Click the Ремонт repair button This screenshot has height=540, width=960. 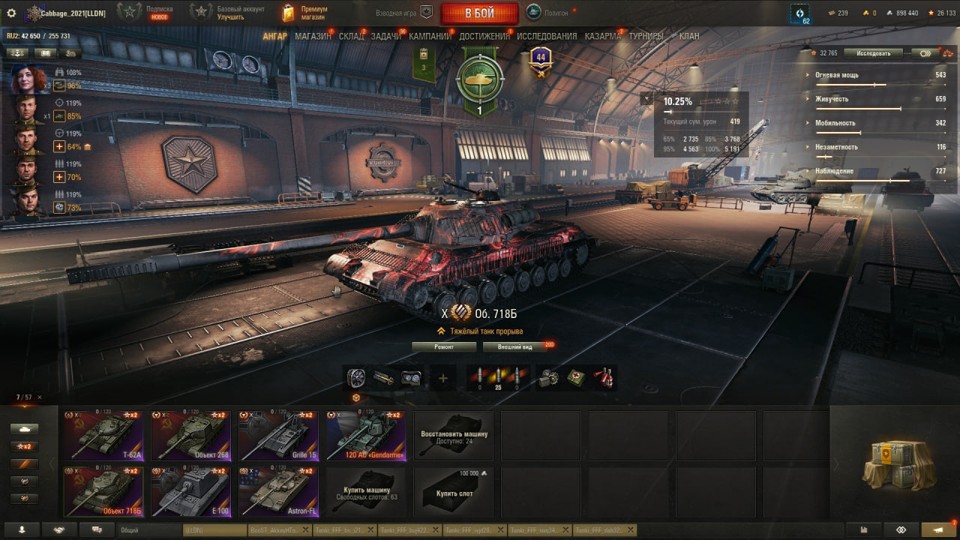click(443, 347)
